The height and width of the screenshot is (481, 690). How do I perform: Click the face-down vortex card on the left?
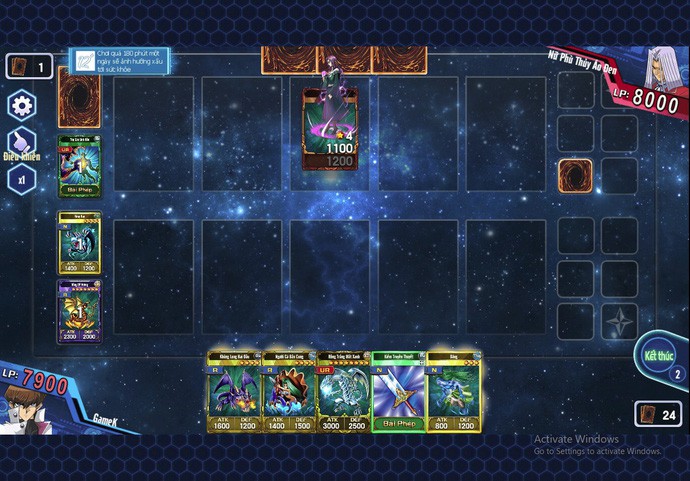click(79, 97)
